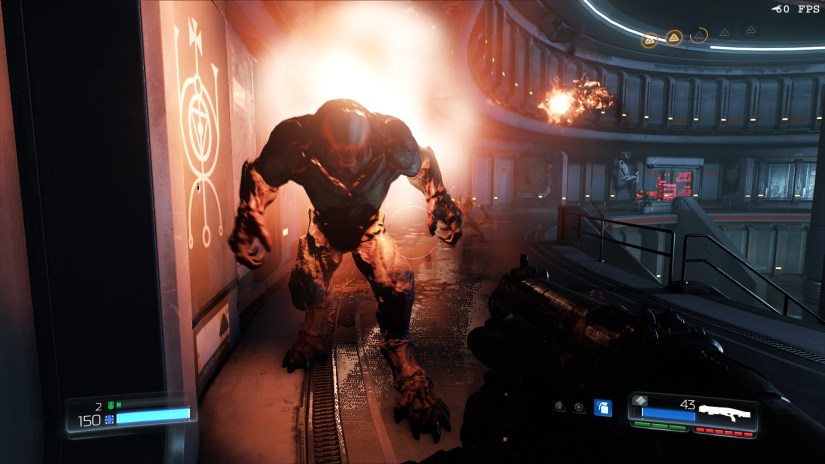Click the weapon mod icon above the ammo bar
The image size is (825, 464).
point(640,399)
